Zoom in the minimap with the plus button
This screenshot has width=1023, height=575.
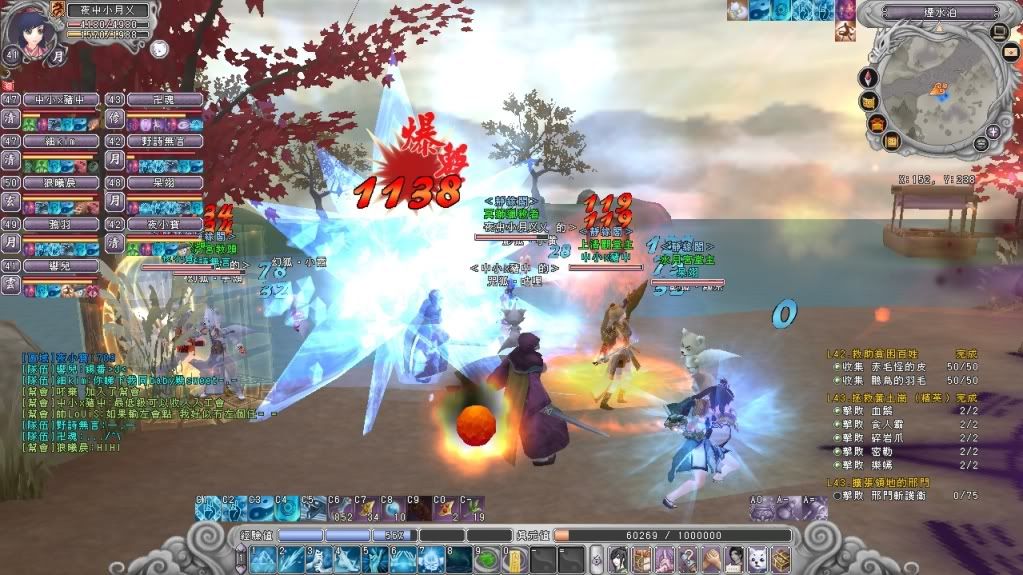click(x=993, y=131)
